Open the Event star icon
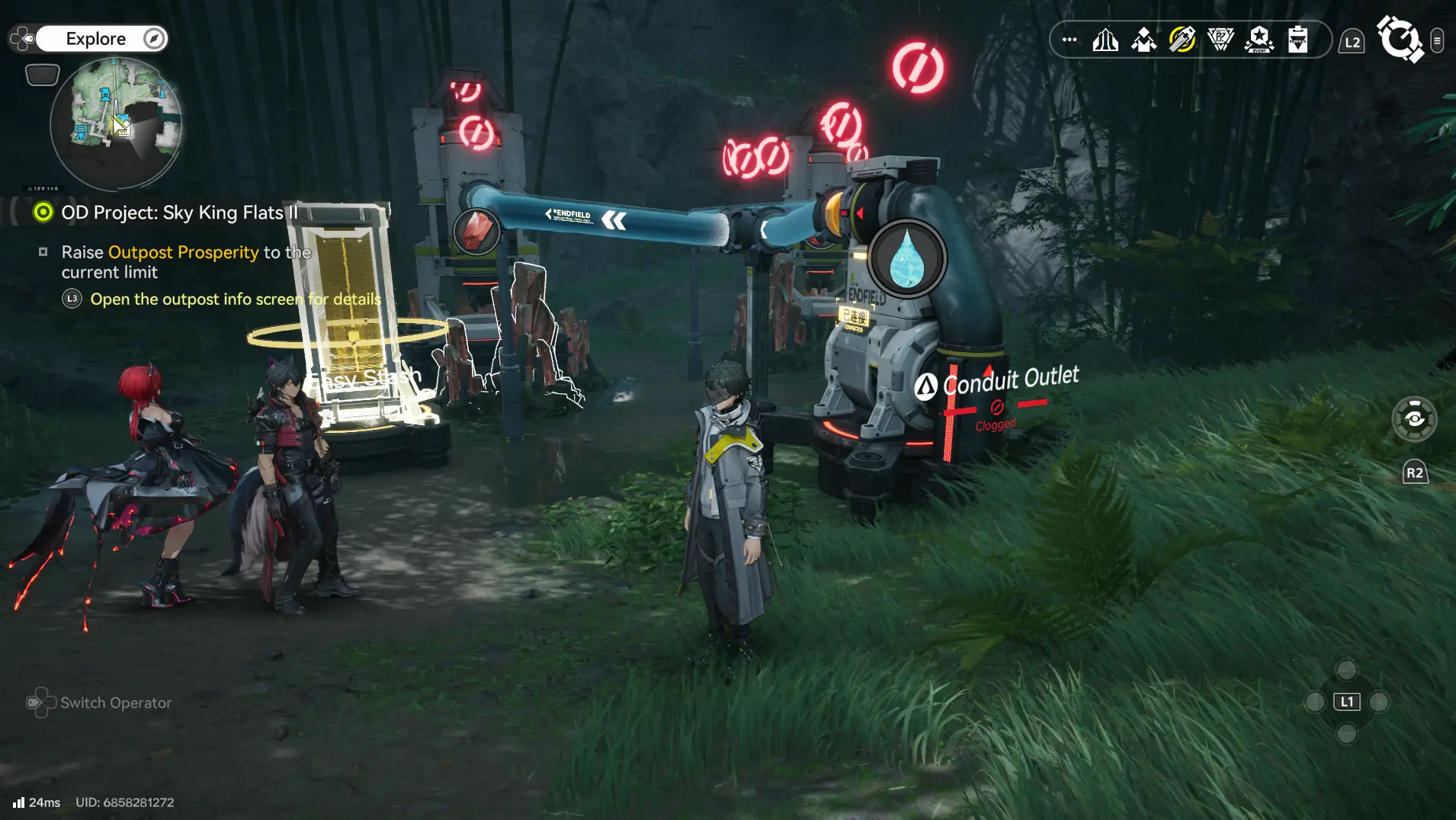1456x820 pixels. [1259, 40]
